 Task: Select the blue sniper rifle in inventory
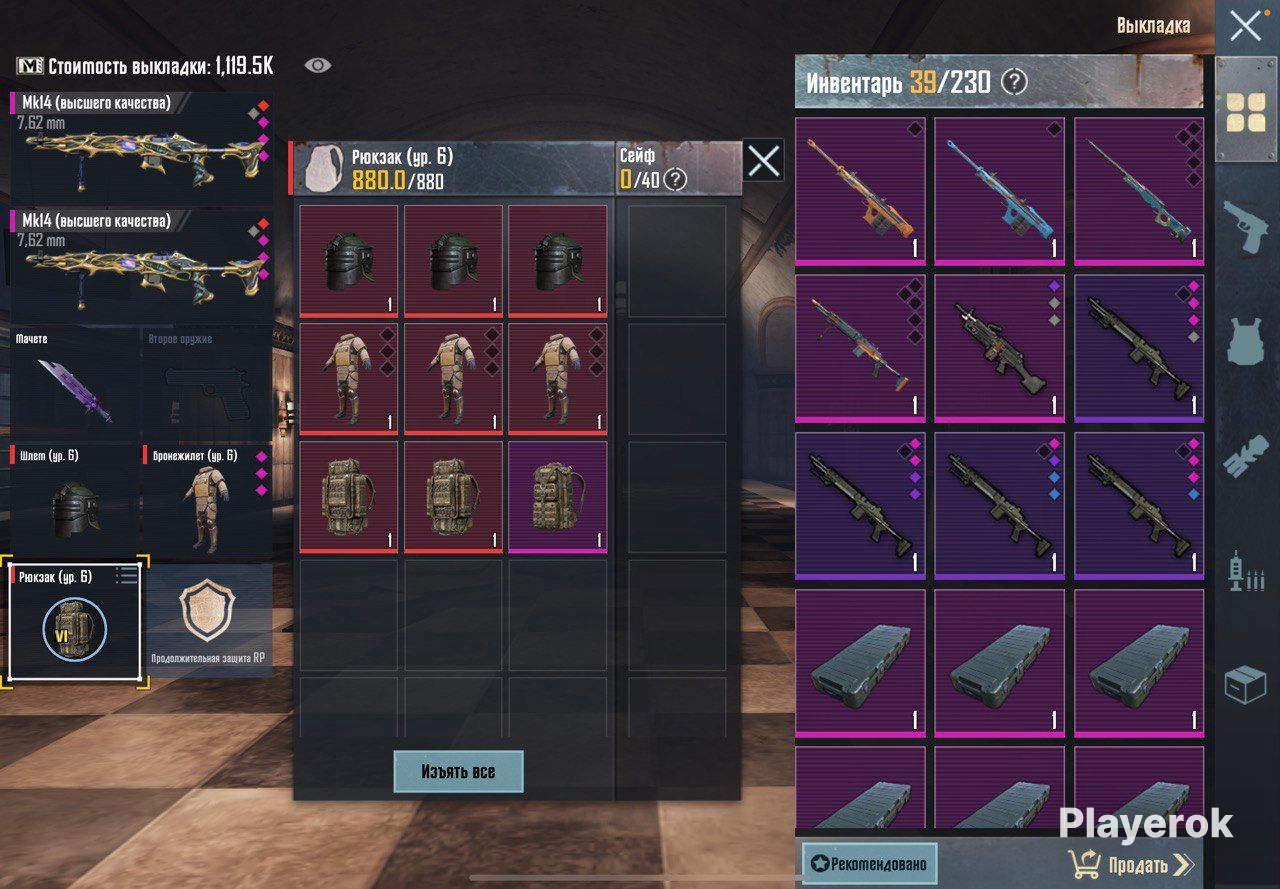point(999,192)
